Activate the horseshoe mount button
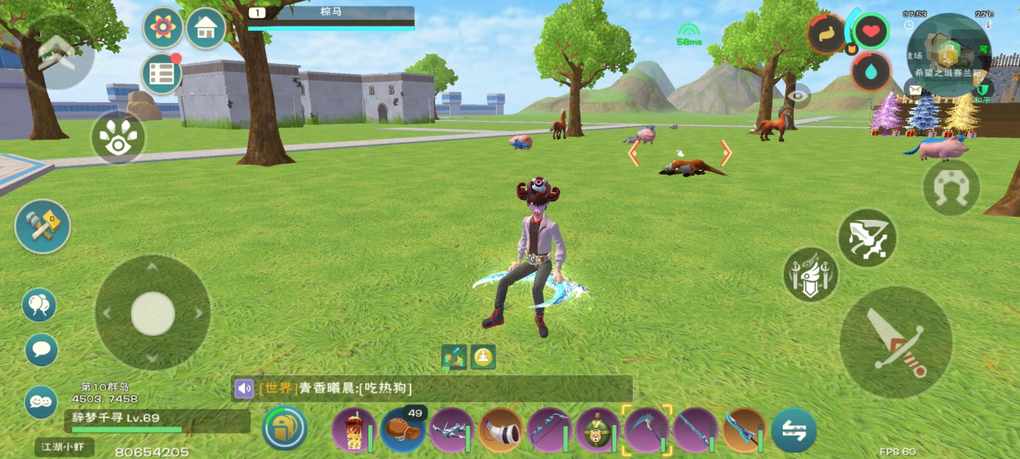This screenshot has width=1020, height=459. coord(950,187)
